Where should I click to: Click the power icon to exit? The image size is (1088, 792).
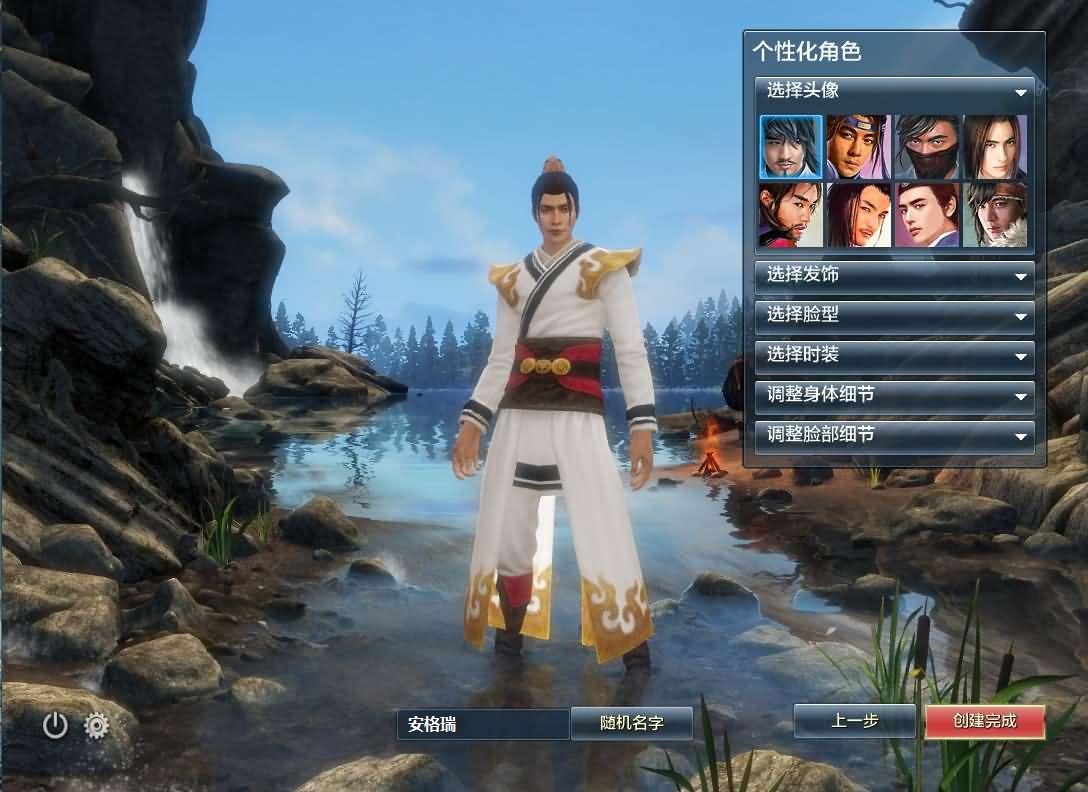[55, 725]
